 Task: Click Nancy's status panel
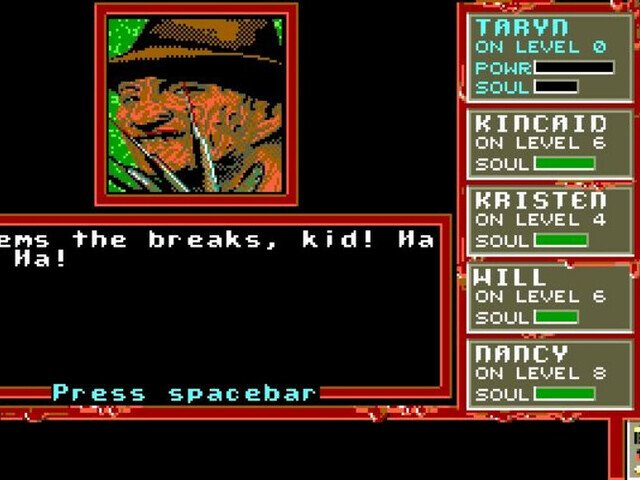pyautogui.click(x=548, y=374)
